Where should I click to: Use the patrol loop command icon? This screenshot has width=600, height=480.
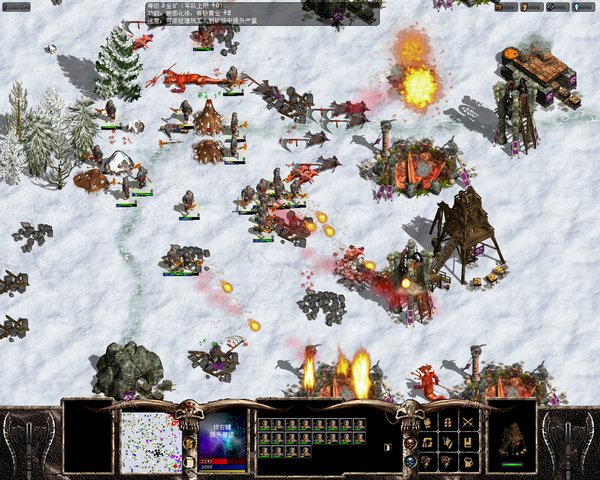click(x=427, y=443)
